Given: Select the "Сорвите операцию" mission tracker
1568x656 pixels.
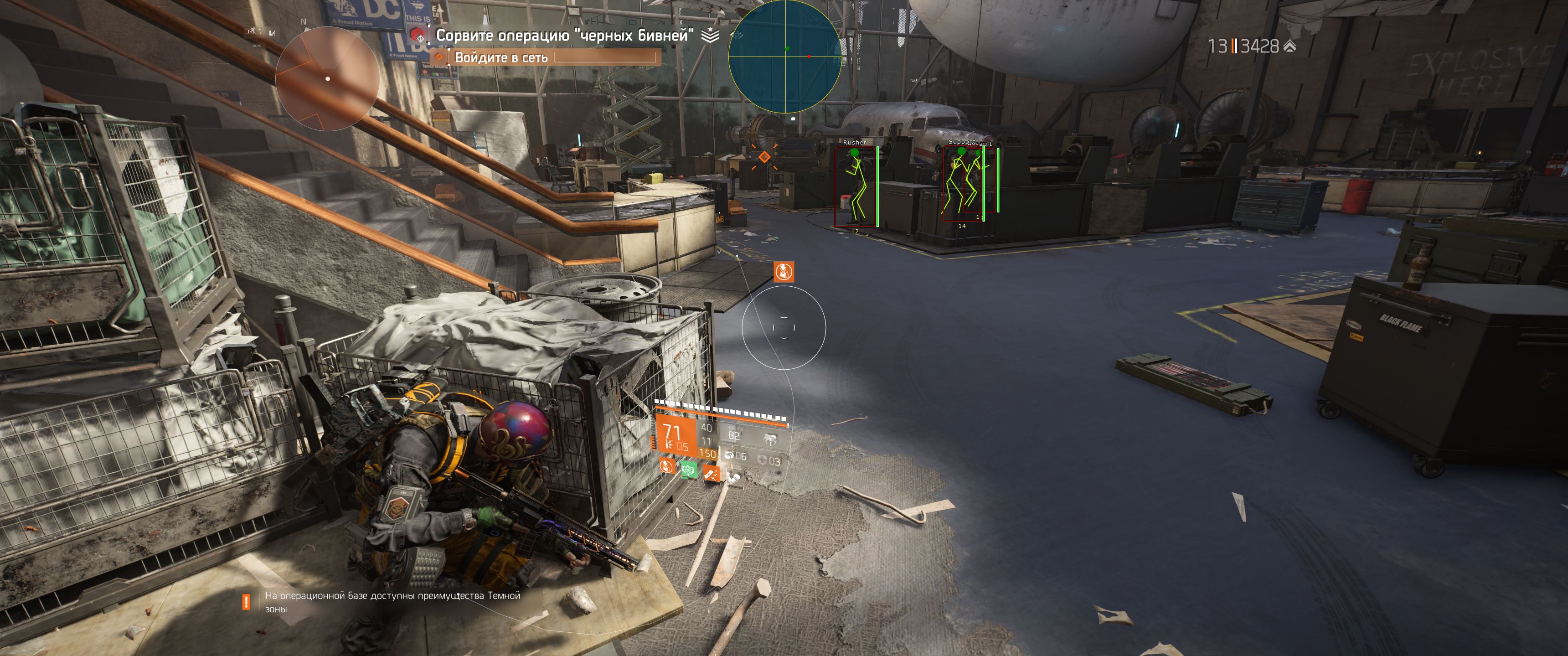Looking at the screenshot, I should pos(564,35).
